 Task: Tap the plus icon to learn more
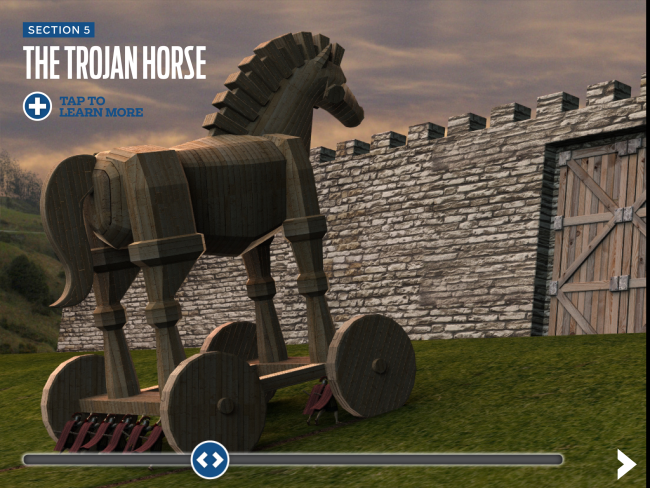[37, 106]
